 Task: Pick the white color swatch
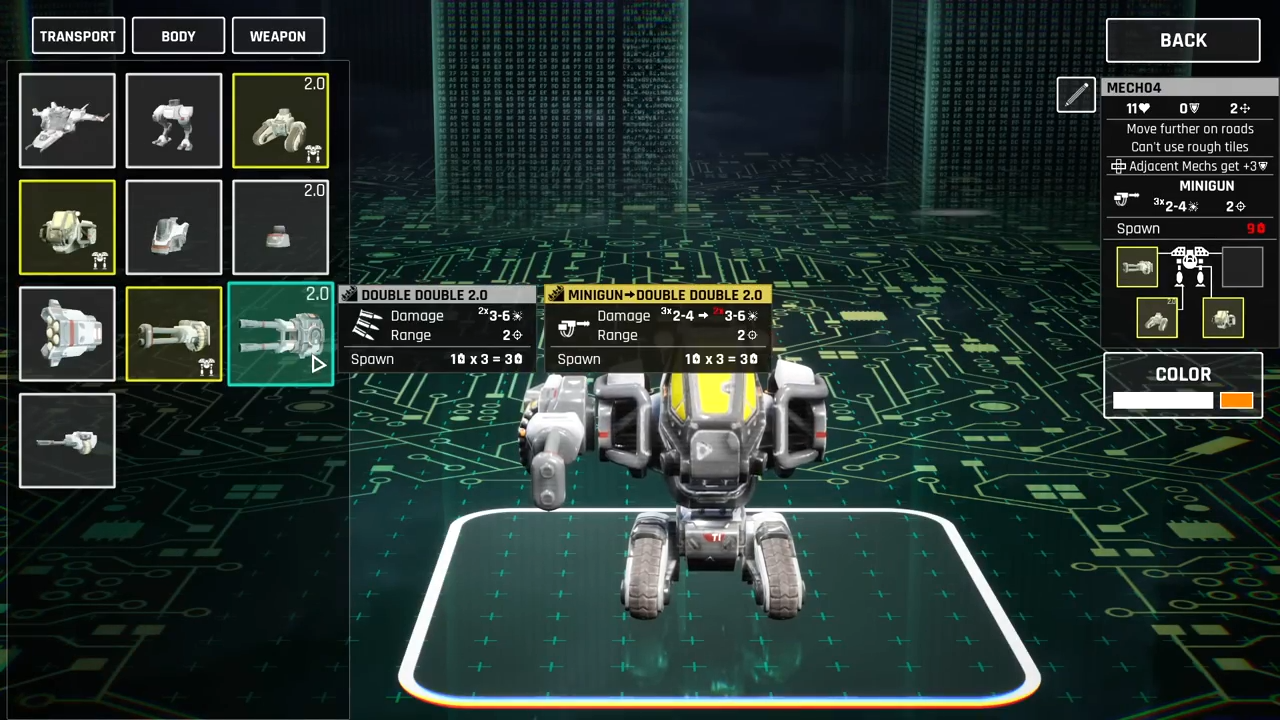[x=1162, y=401]
